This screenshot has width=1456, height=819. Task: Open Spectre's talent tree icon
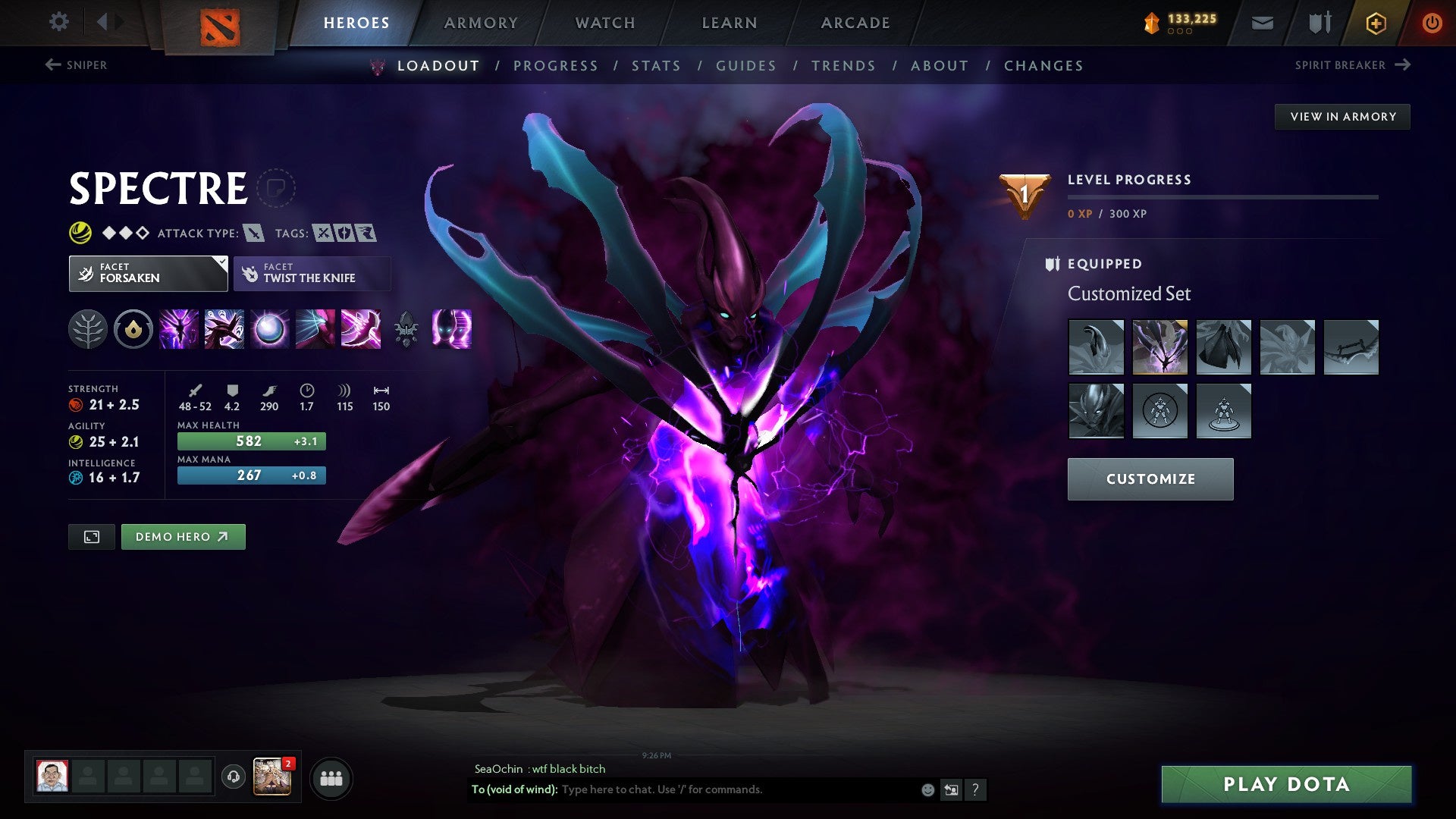pyautogui.click(x=89, y=329)
